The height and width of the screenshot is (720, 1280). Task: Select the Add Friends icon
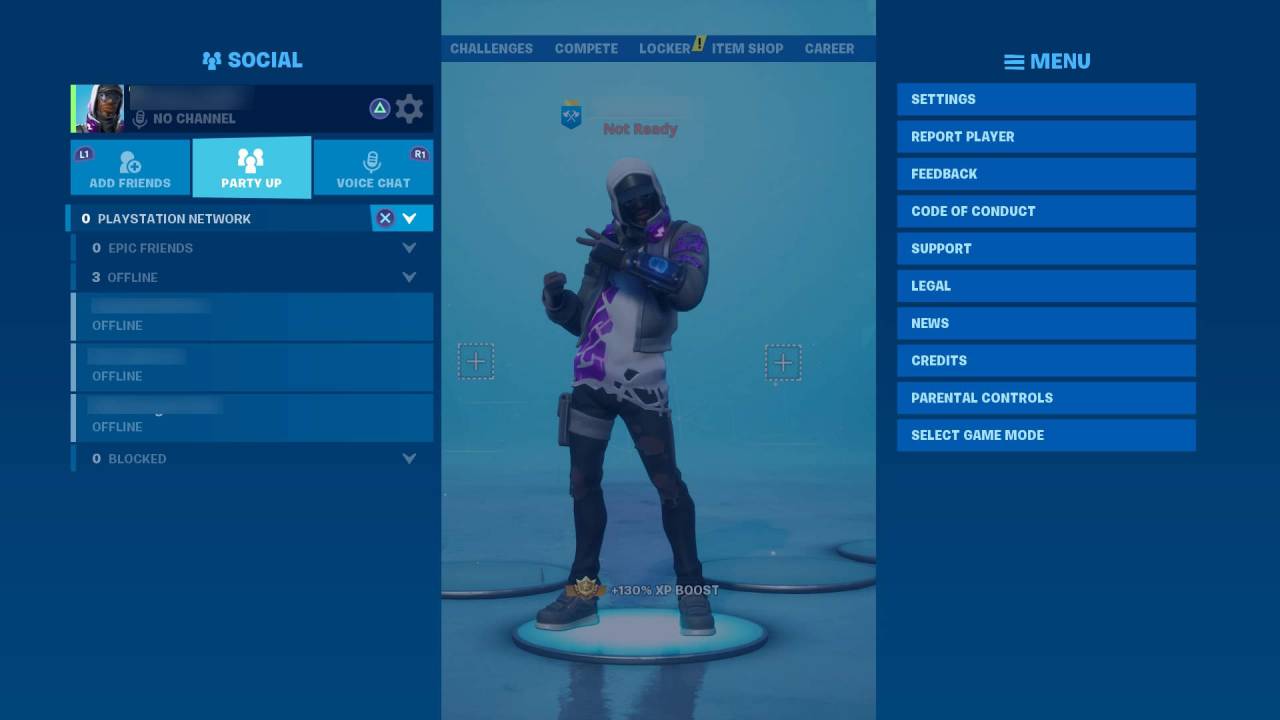pyautogui.click(x=128, y=163)
